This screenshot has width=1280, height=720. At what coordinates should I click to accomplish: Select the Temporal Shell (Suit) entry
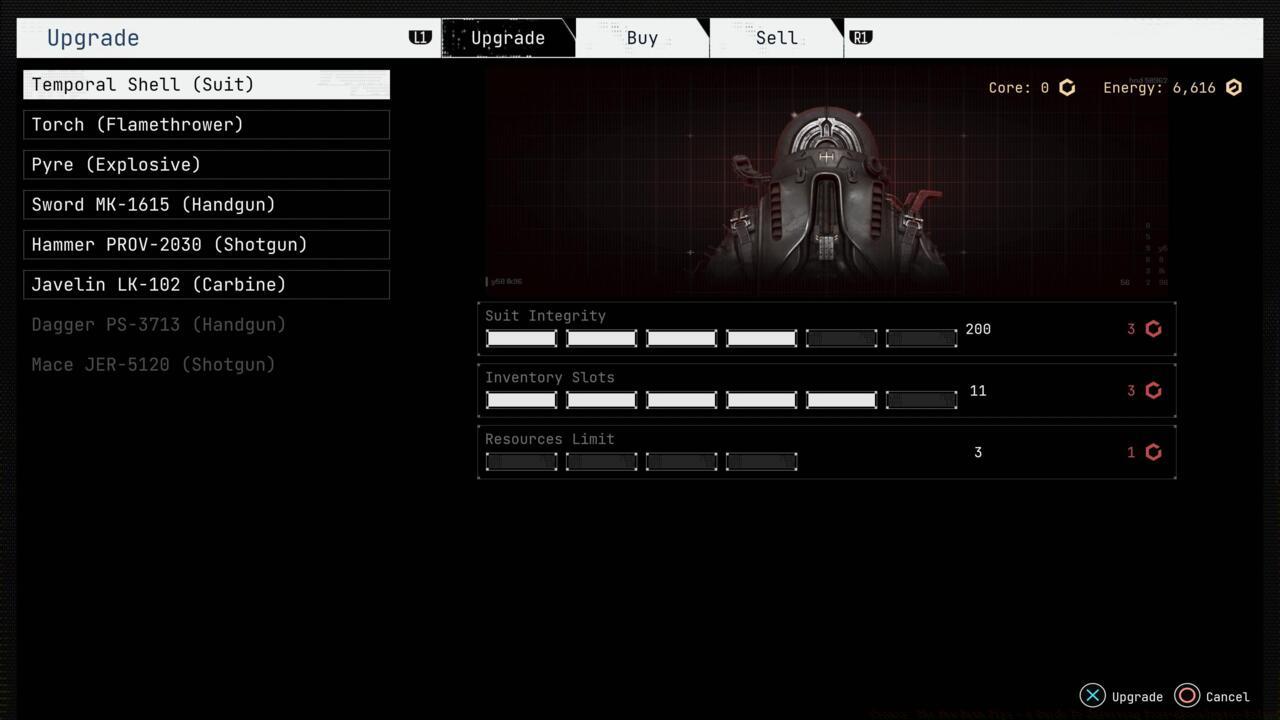click(x=205, y=84)
